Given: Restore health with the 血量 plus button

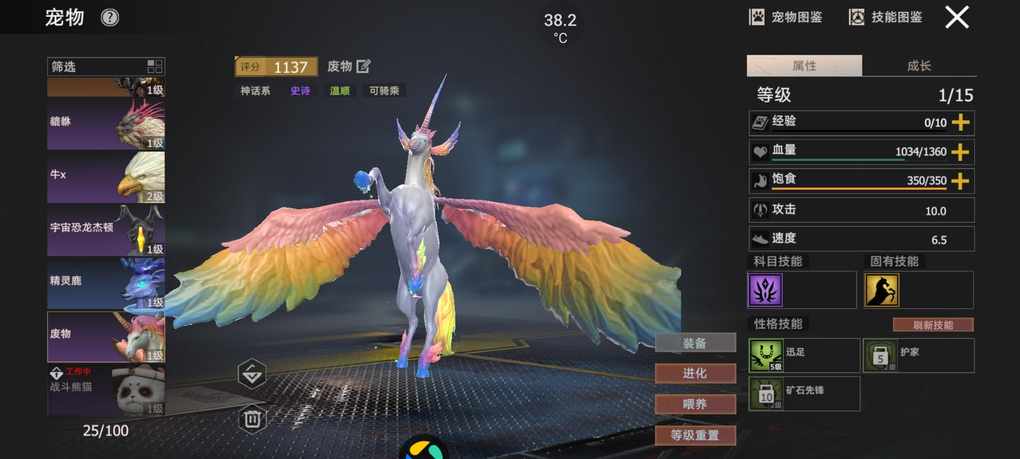Looking at the screenshot, I should (x=961, y=152).
